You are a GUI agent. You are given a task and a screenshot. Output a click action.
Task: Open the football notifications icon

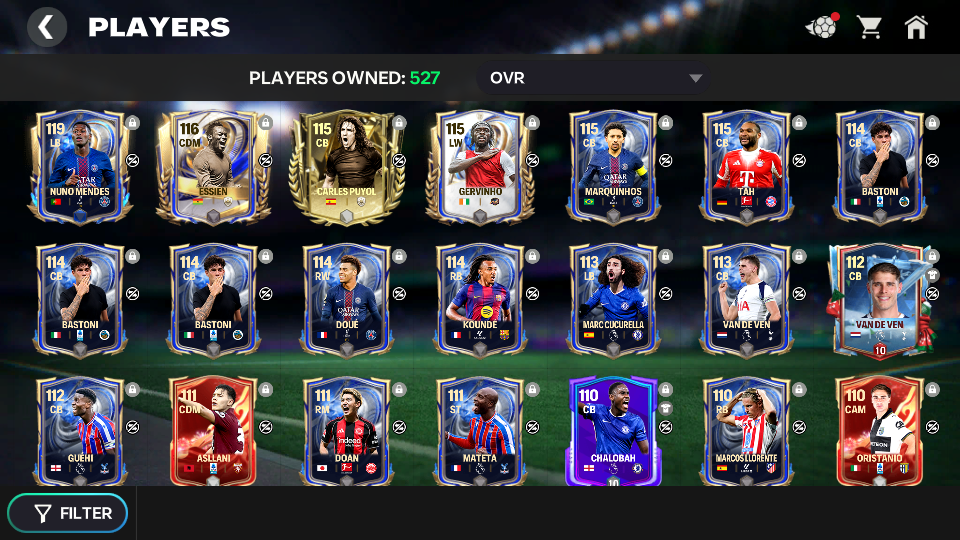point(821,27)
